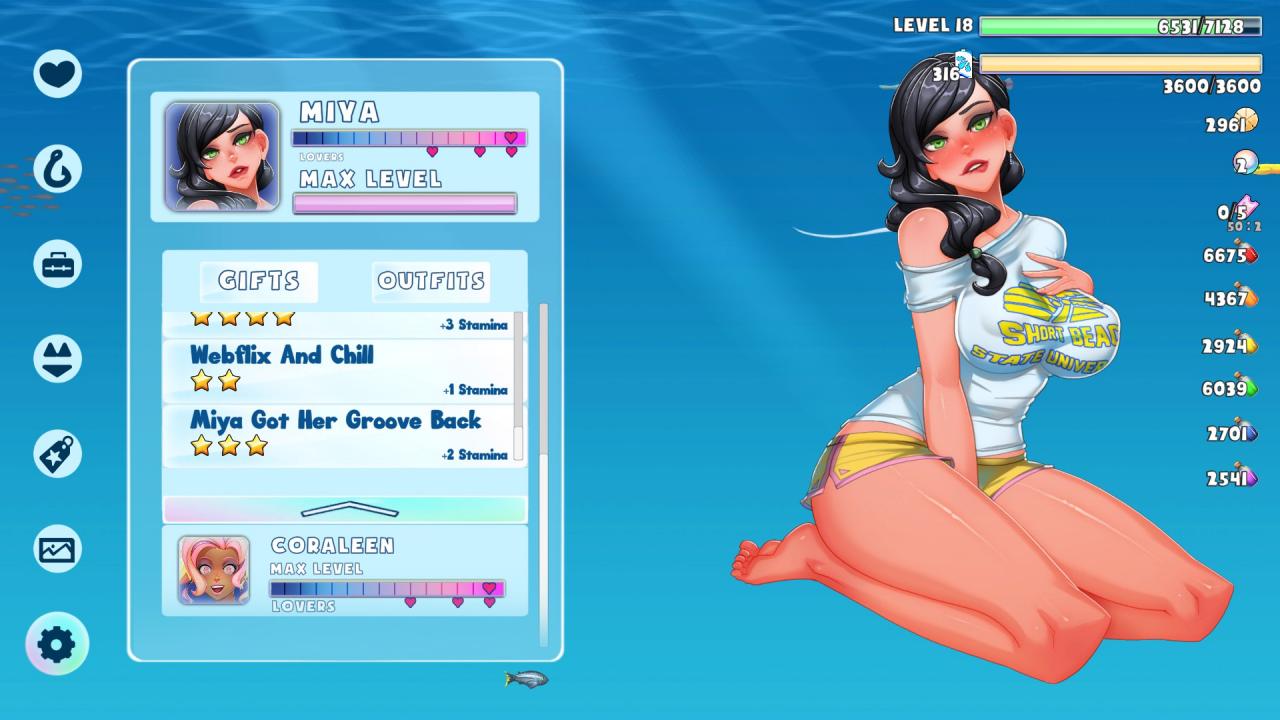Click Coraleen's portrait thumbnail
This screenshot has width=1280, height=720.
[214, 570]
